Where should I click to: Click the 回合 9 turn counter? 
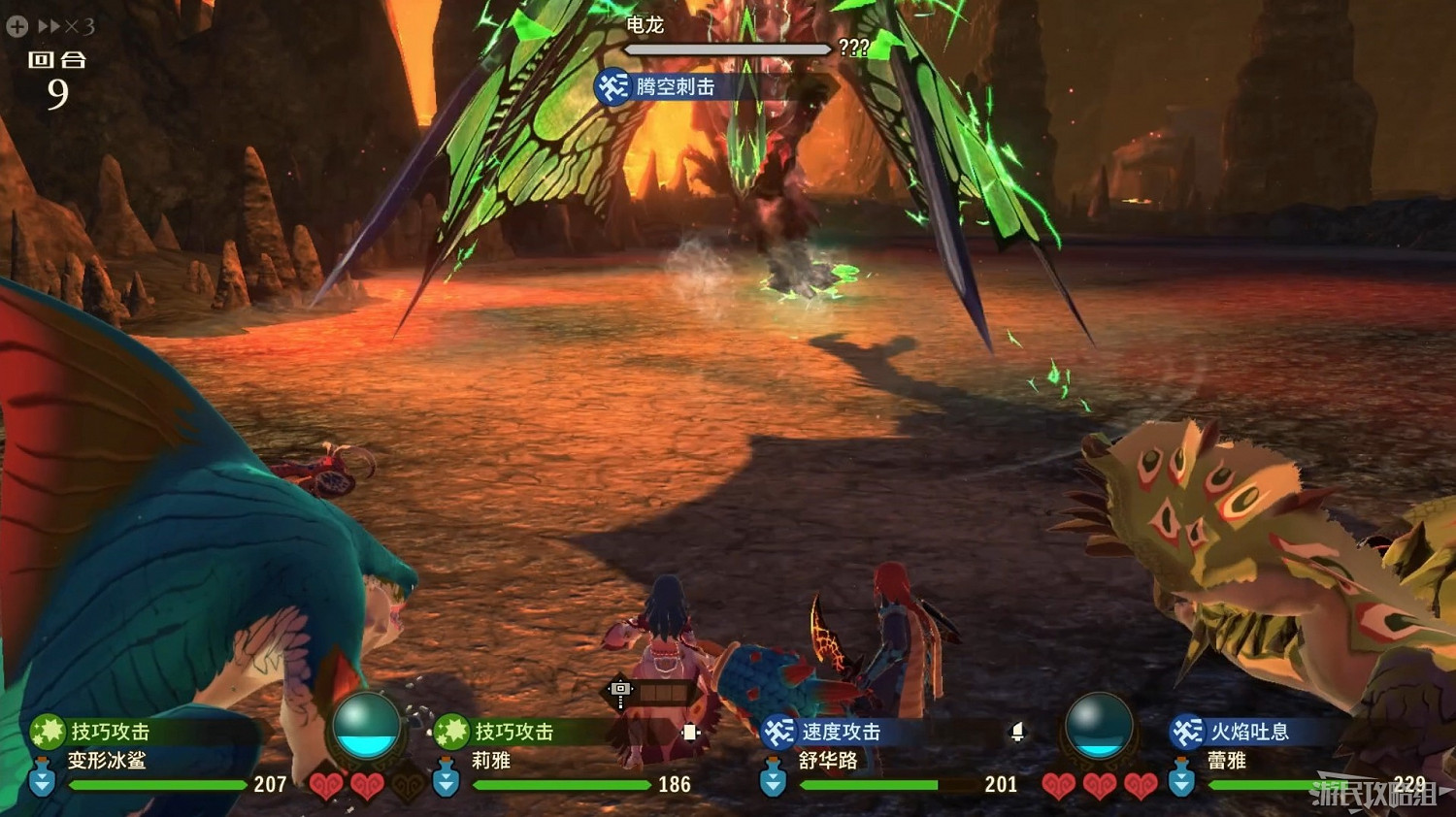pos(56,75)
